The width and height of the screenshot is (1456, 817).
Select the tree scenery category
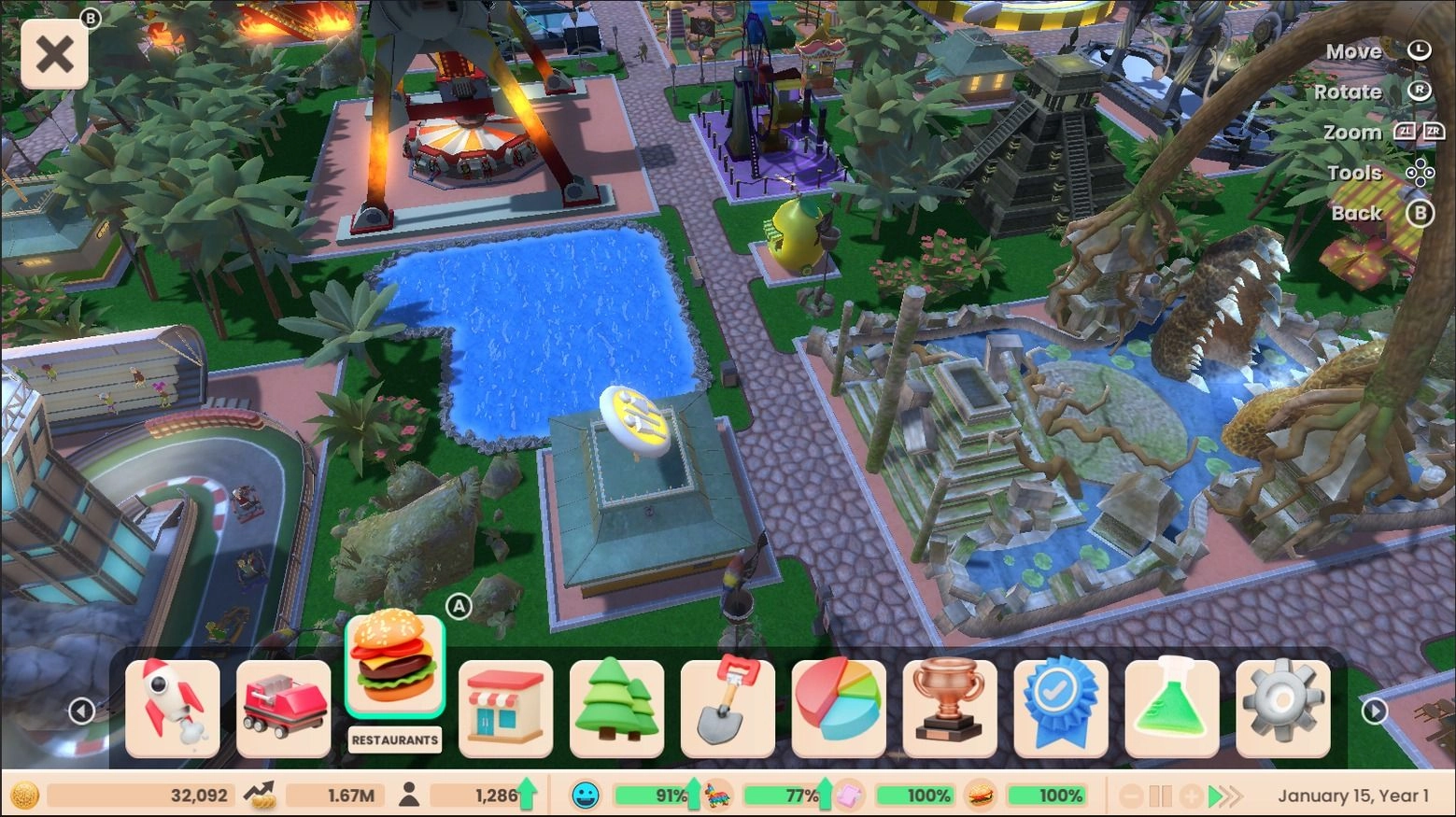616,707
